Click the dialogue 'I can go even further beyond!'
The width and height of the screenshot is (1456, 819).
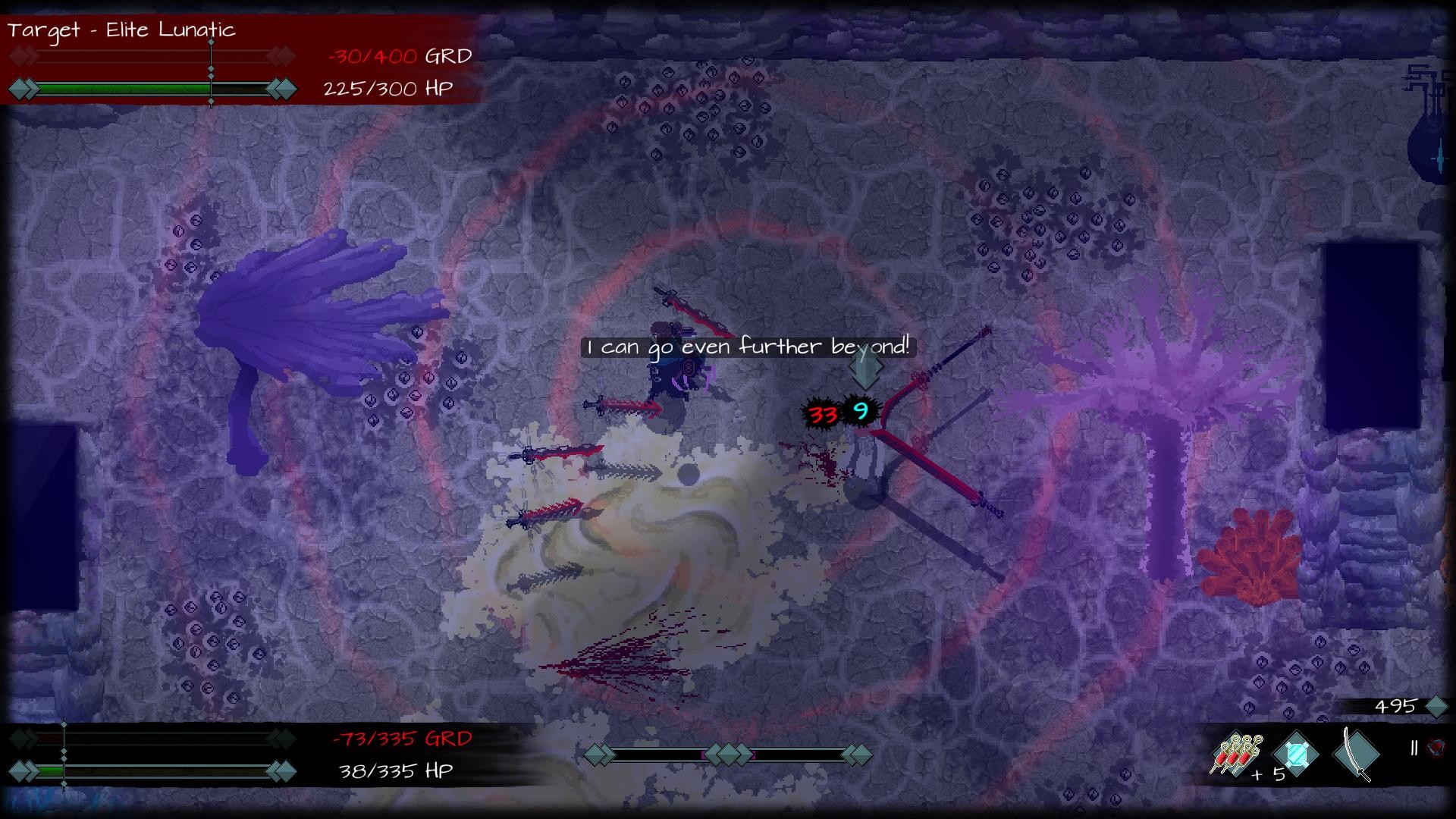pyautogui.click(x=748, y=347)
